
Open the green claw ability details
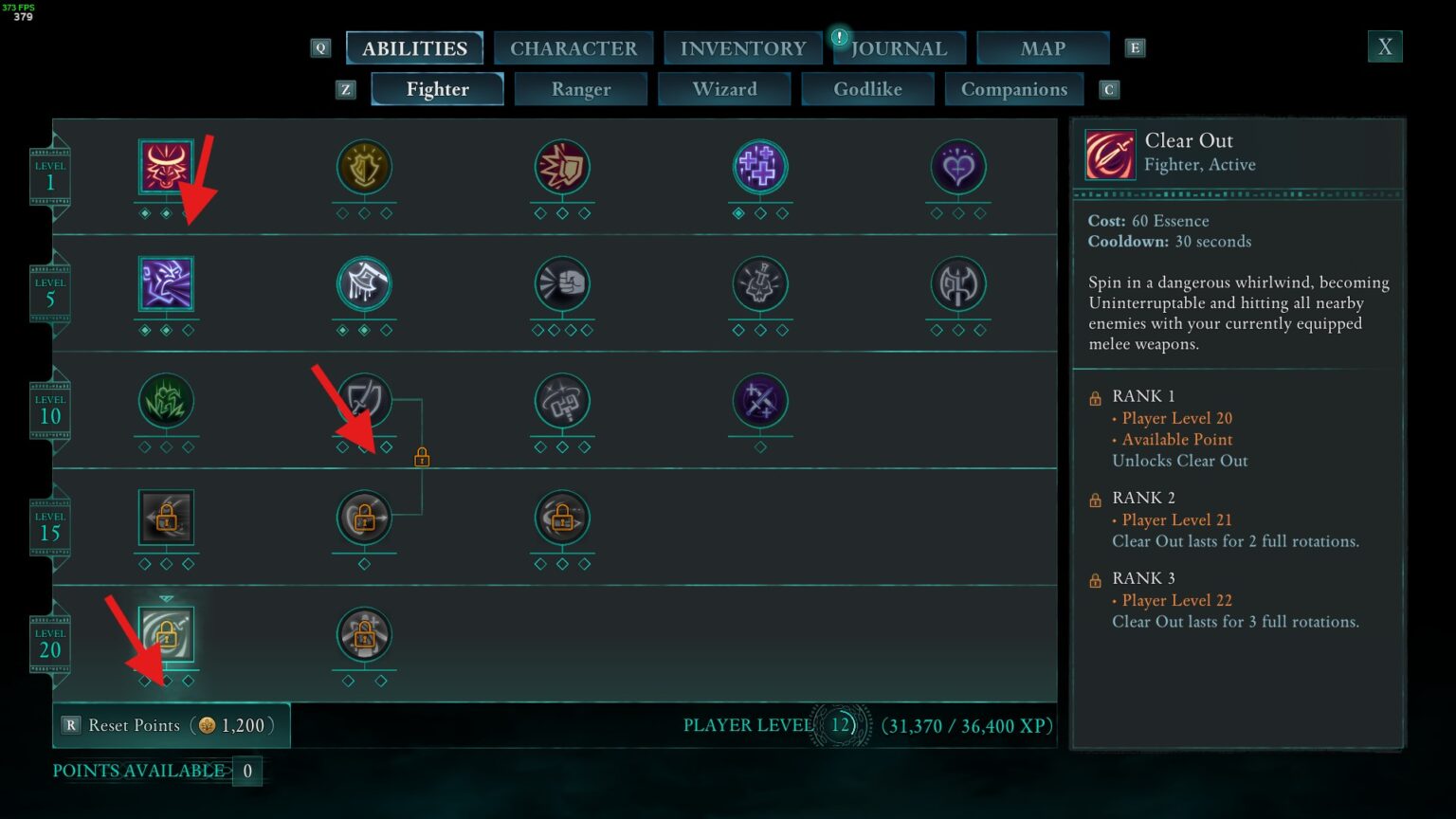coord(166,403)
